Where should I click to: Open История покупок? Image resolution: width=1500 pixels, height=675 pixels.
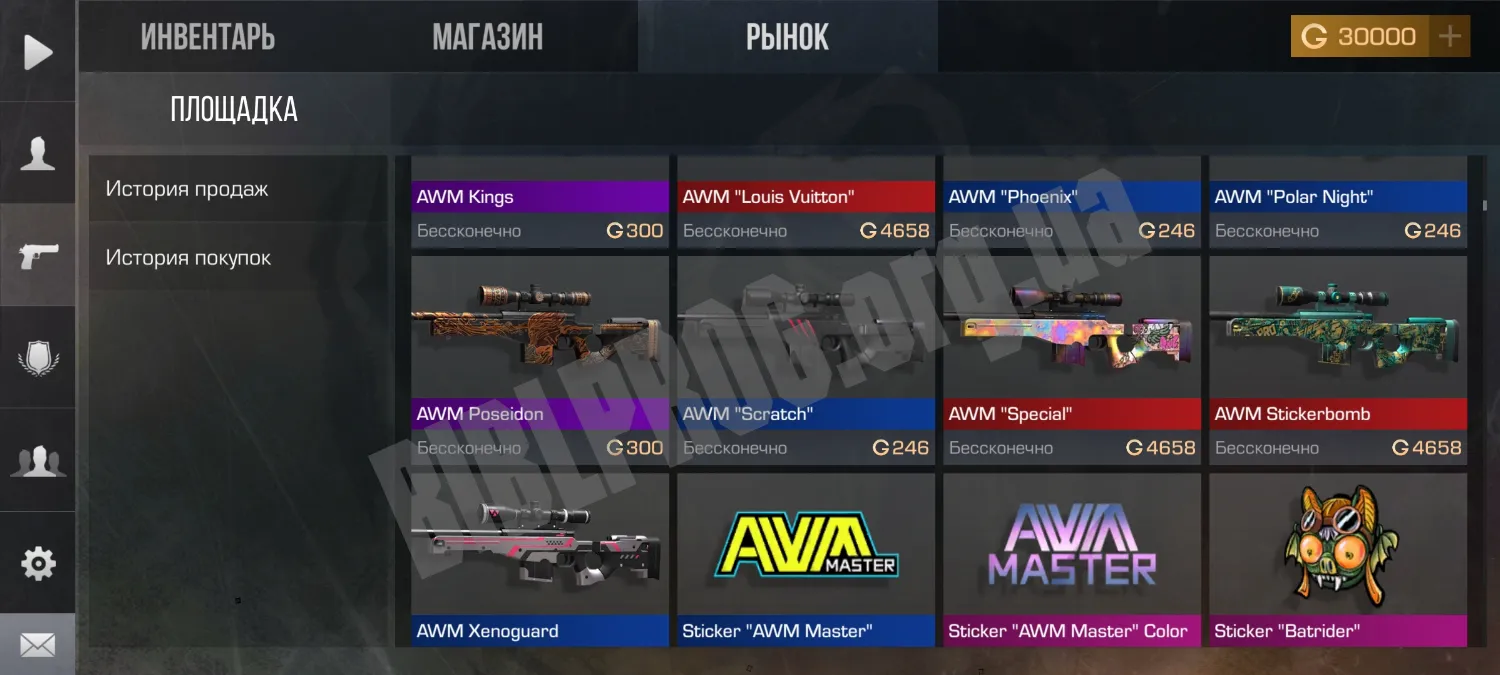point(188,258)
